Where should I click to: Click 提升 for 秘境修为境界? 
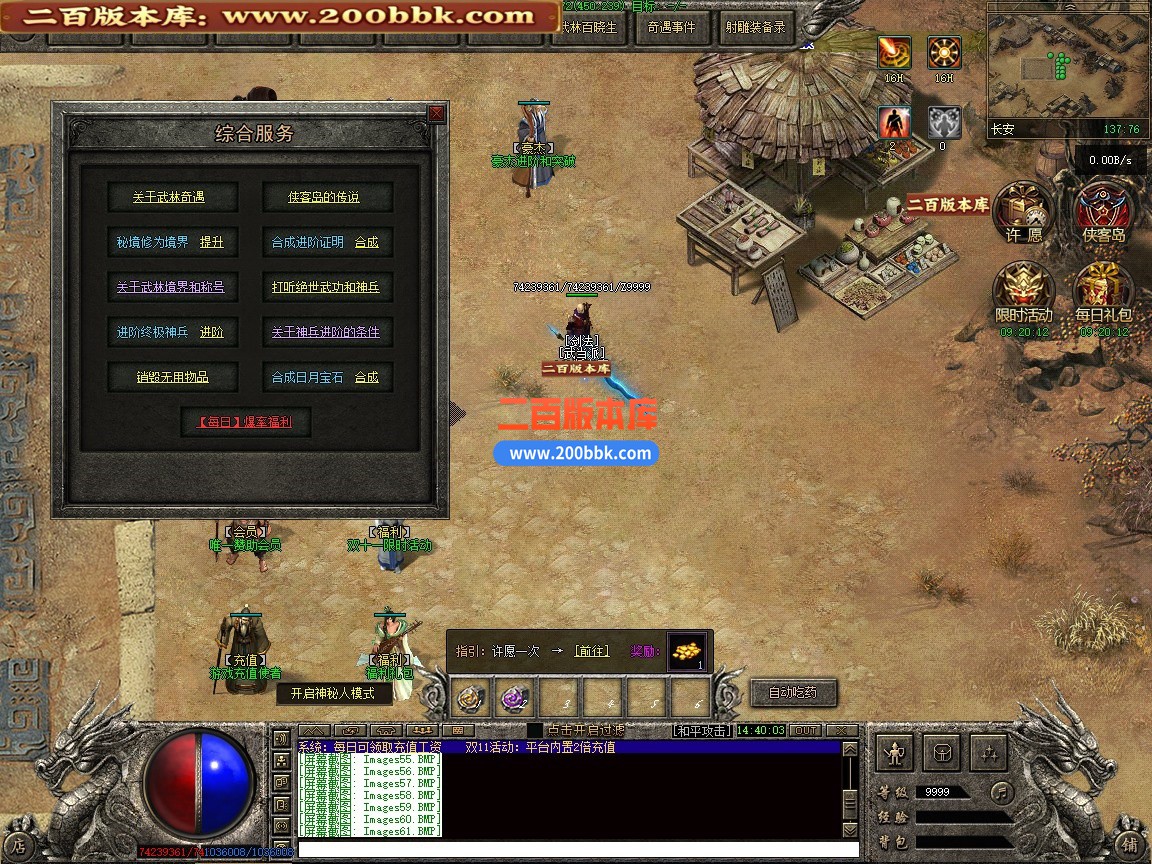point(211,242)
